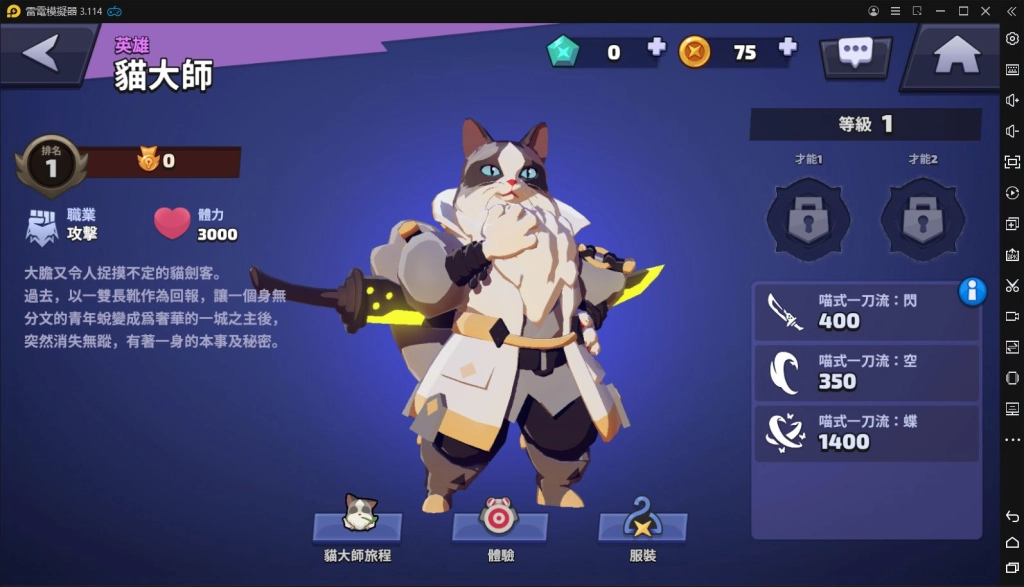This screenshot has width=1024, height=587.
Task: Show skill info with blue info icon
Action: point(972,291)
